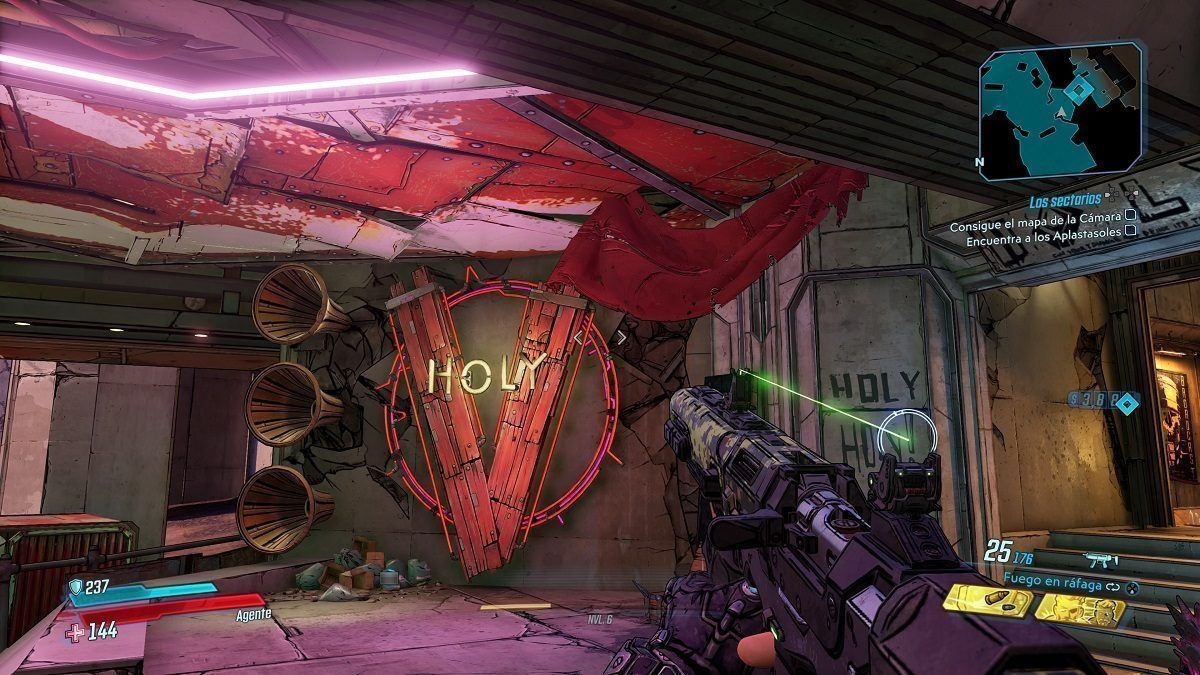The width and height of the screenshot is (1200, 675).
Task: Click the shield icon beside 237
Action: point(75,588)
